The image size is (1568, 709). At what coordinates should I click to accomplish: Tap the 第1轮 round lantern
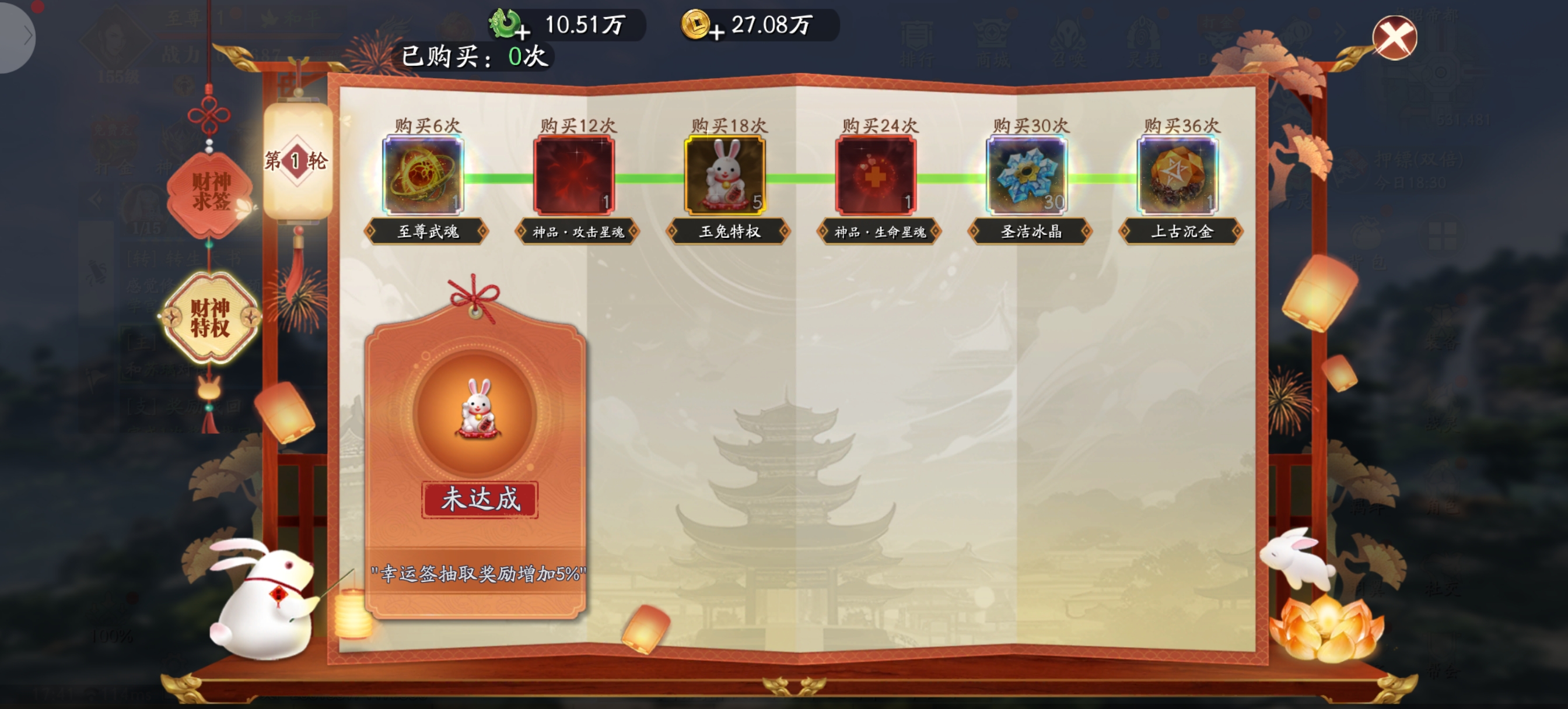297,161
